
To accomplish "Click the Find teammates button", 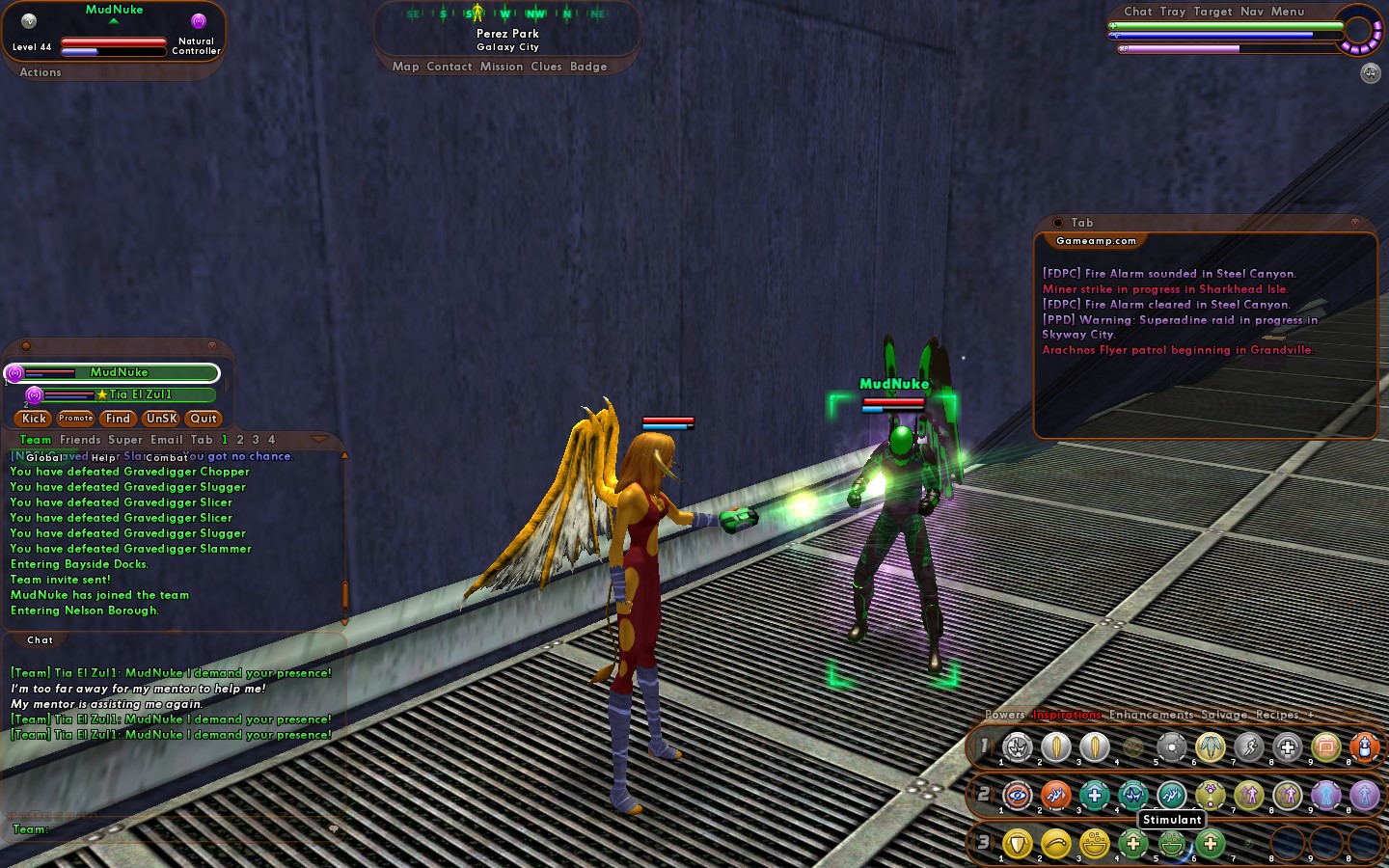I will [x=118, y=419].
